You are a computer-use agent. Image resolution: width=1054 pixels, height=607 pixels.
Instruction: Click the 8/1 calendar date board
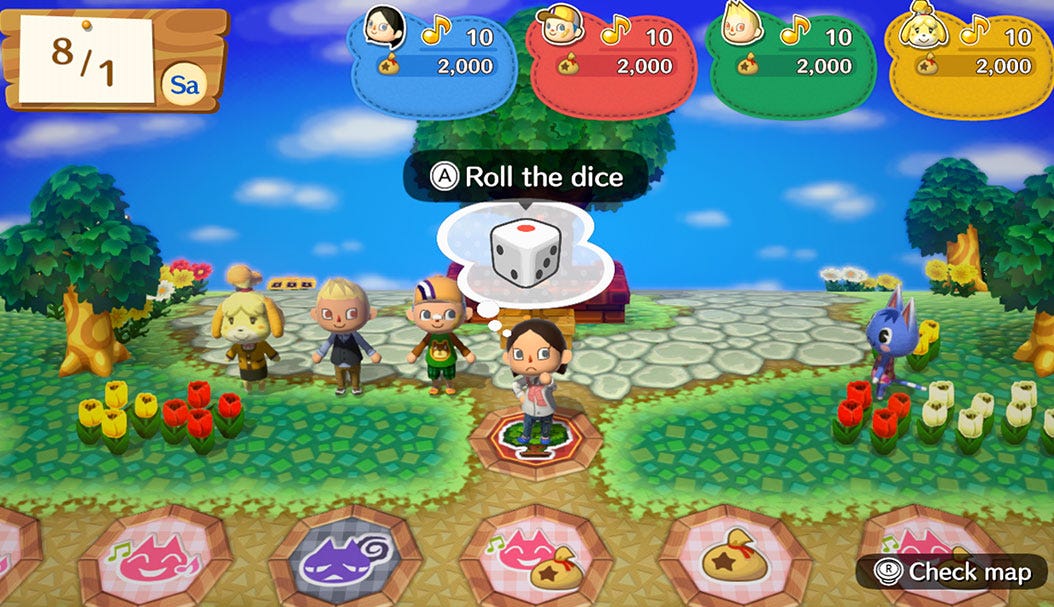coord(86,58)
